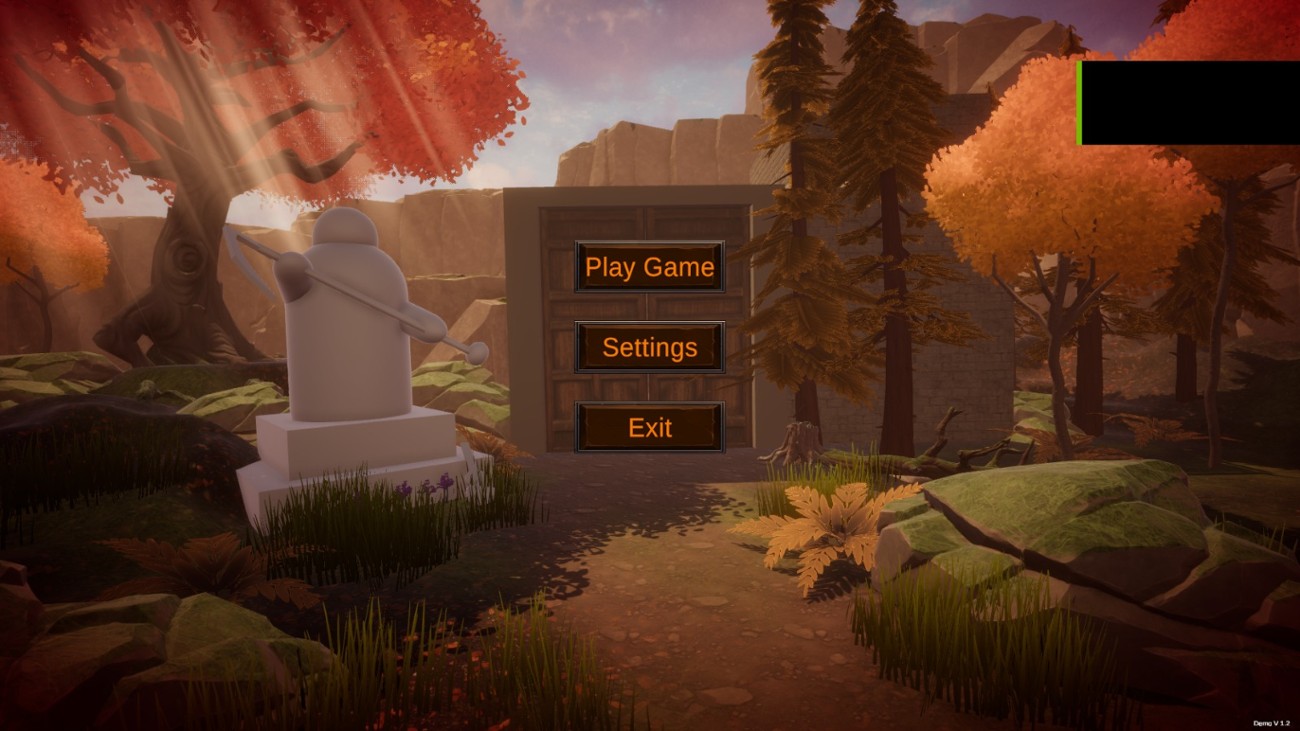Select the Play Game menu entry

pos(650,267)
